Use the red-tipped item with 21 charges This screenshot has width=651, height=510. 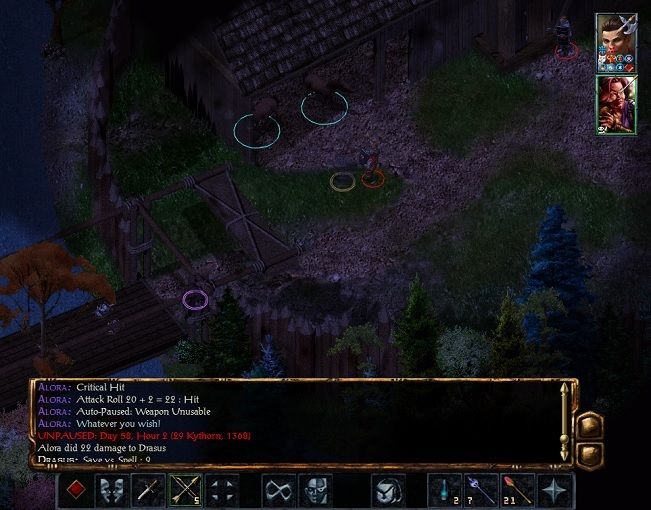click(517, 490)
